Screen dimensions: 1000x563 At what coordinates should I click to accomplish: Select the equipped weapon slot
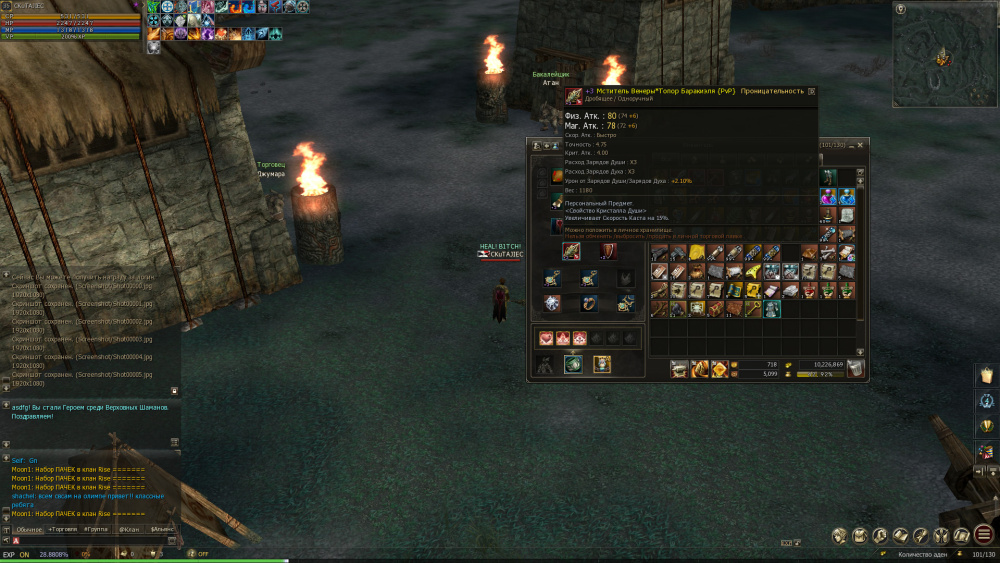point(572,251)
